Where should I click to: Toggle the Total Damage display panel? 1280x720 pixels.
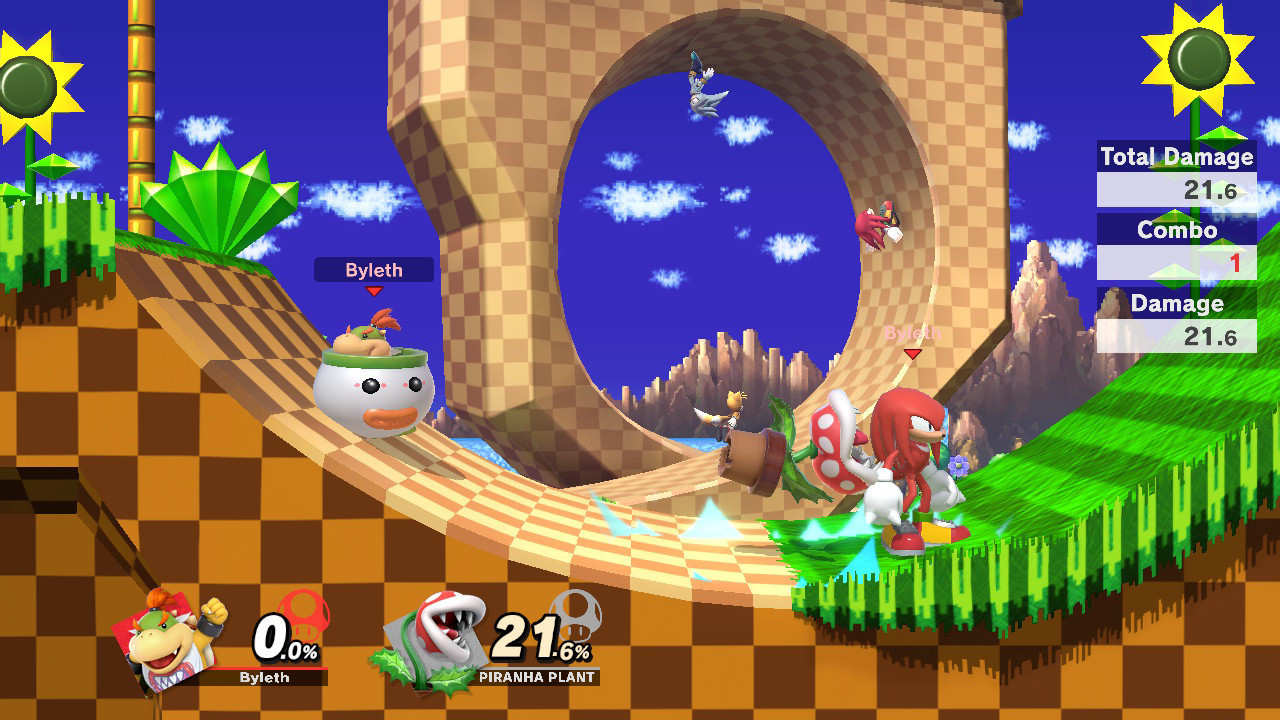pyautogui.click(x=1176, y=157)
